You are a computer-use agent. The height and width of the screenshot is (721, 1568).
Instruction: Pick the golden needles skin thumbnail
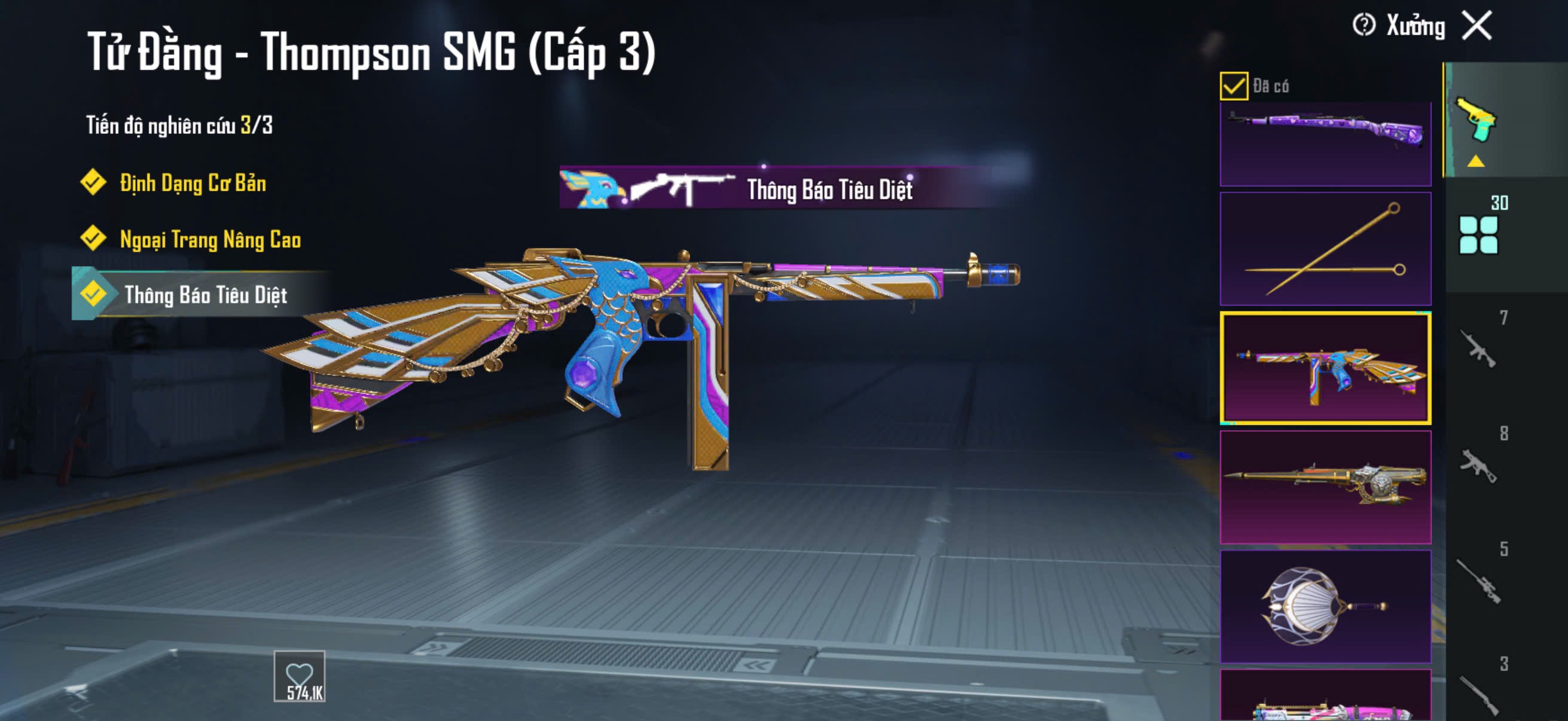click(1325, 249)
